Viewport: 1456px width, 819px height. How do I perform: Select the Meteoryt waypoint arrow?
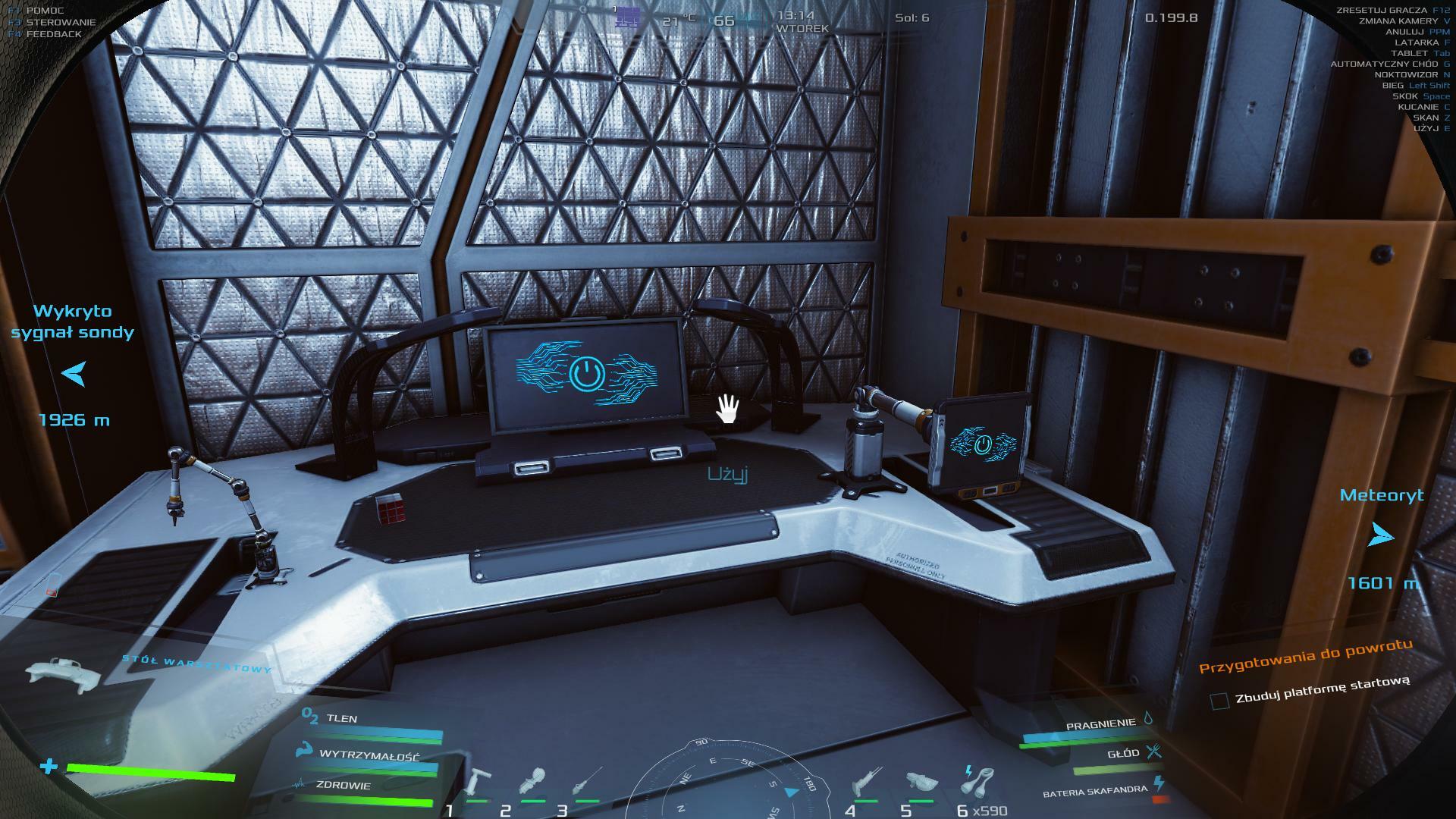(1381, 537)
